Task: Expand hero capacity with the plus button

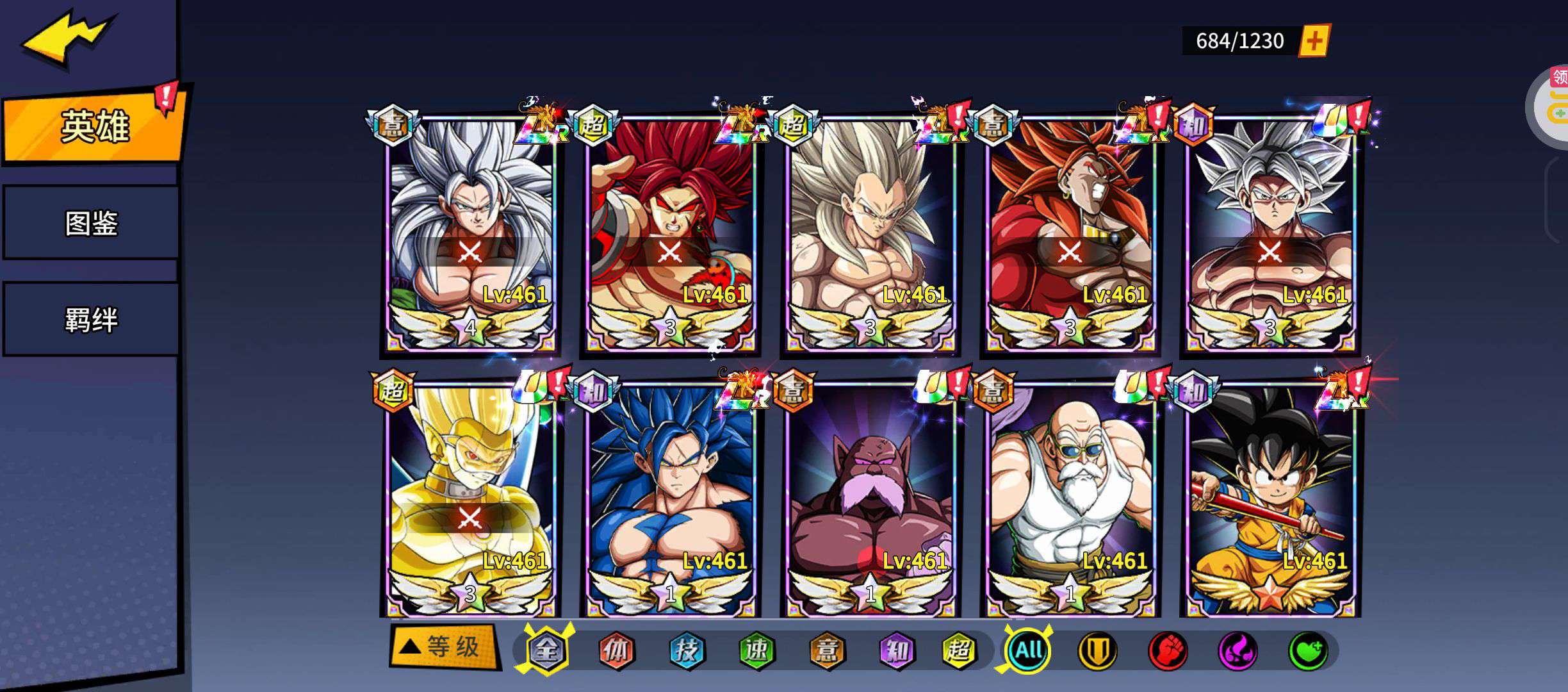Action: (1314, 41)
